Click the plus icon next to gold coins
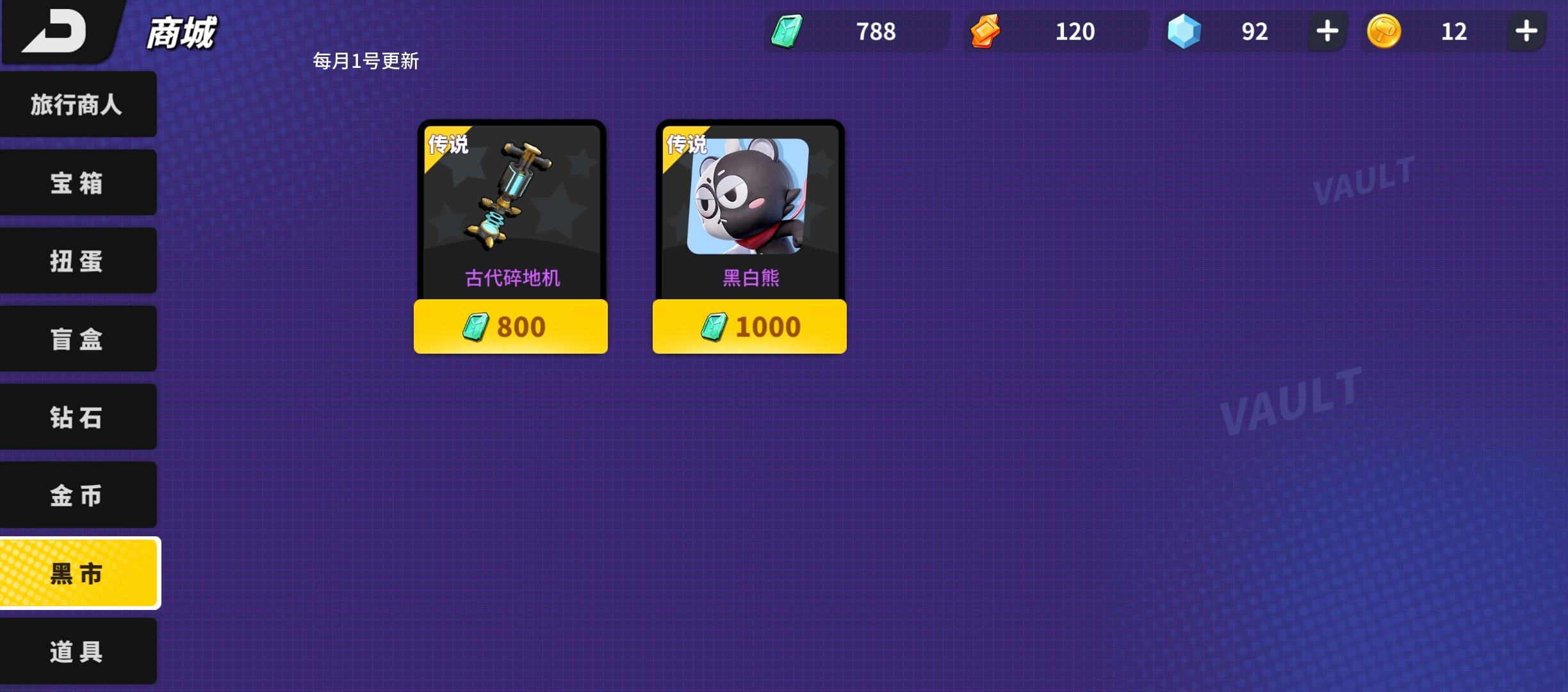Screen dimensions: 1568x692 tap(1527, 31)
